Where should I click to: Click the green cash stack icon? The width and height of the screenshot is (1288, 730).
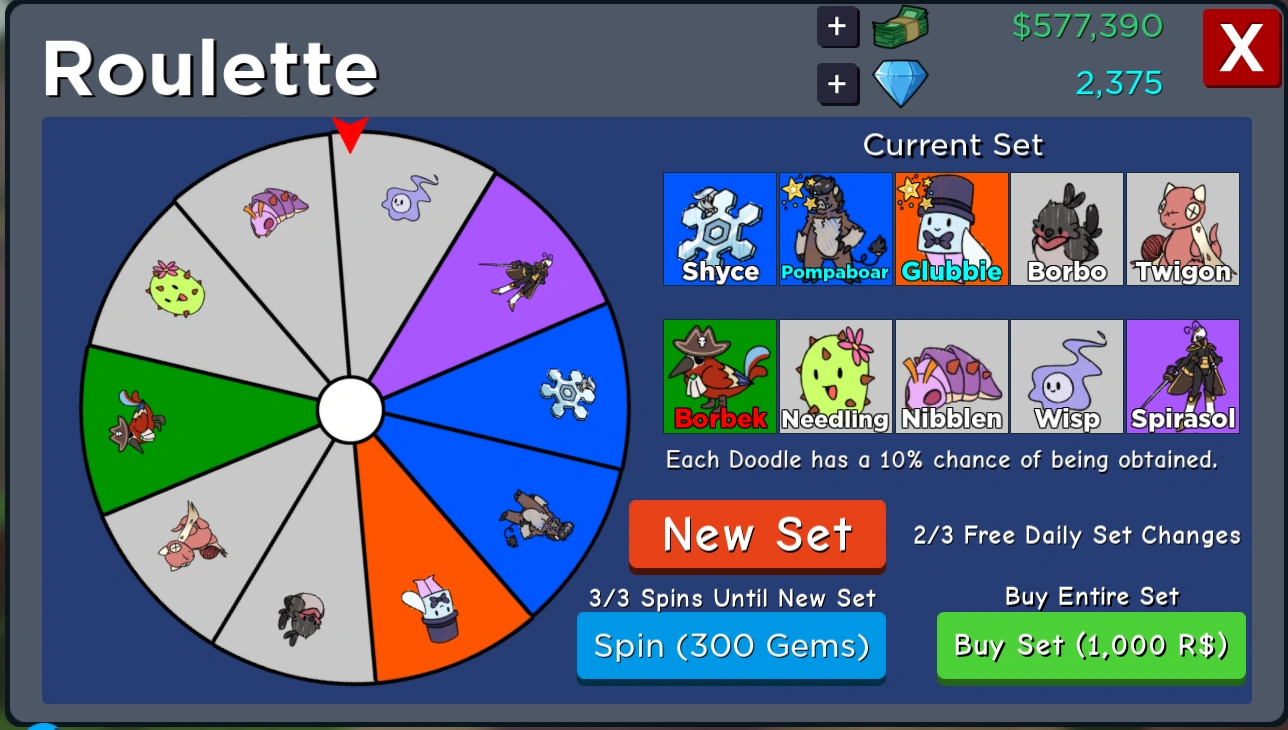(897, 27)
